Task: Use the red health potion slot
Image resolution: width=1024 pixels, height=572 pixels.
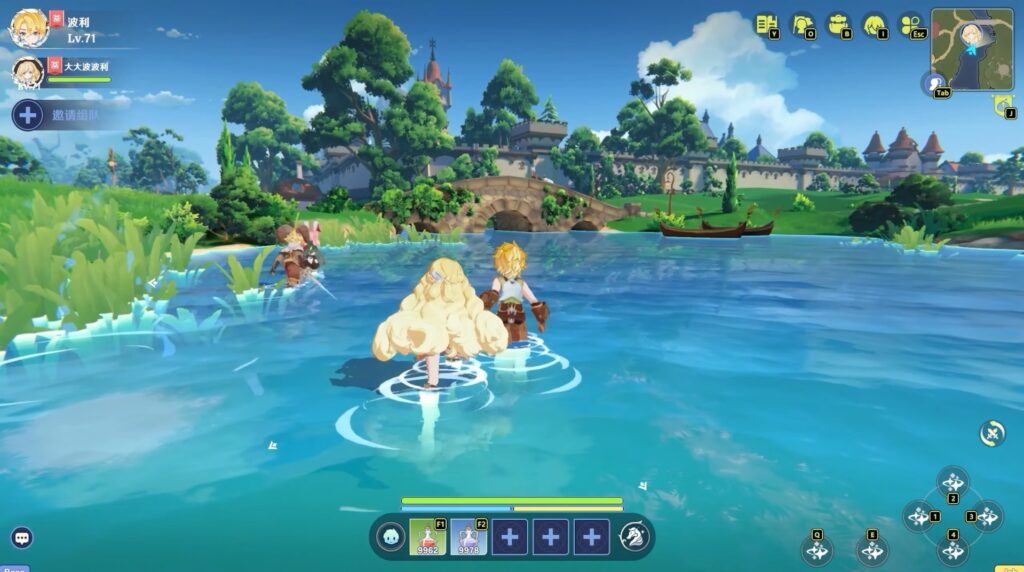Action: click(428, 537)
